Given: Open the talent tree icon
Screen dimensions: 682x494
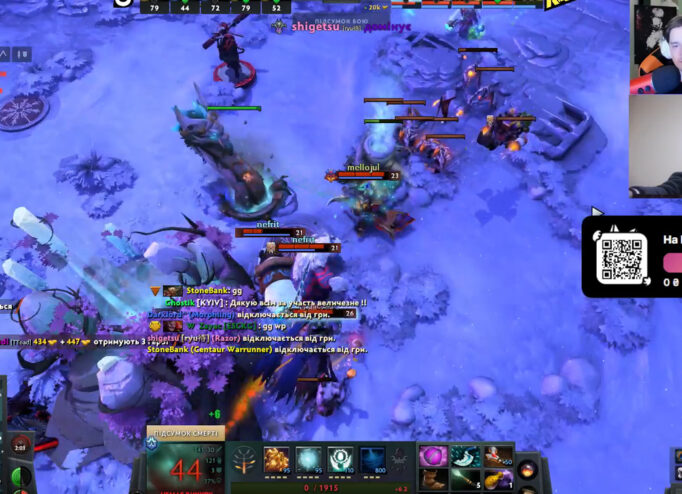Looking at the screenshot, I should [244, 461].
